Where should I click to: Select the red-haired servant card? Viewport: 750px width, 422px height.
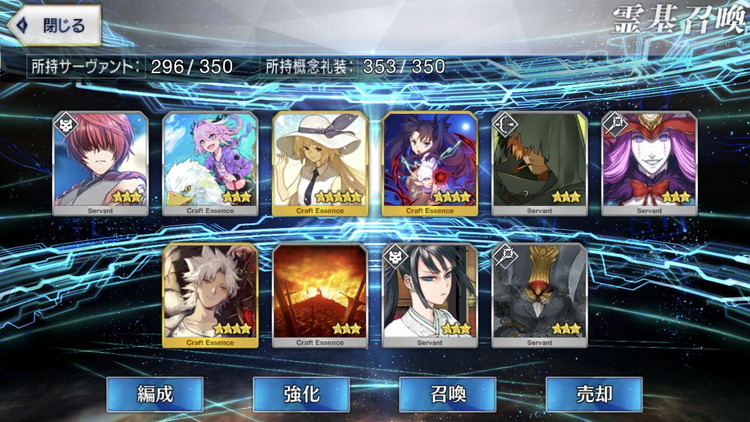100,163
